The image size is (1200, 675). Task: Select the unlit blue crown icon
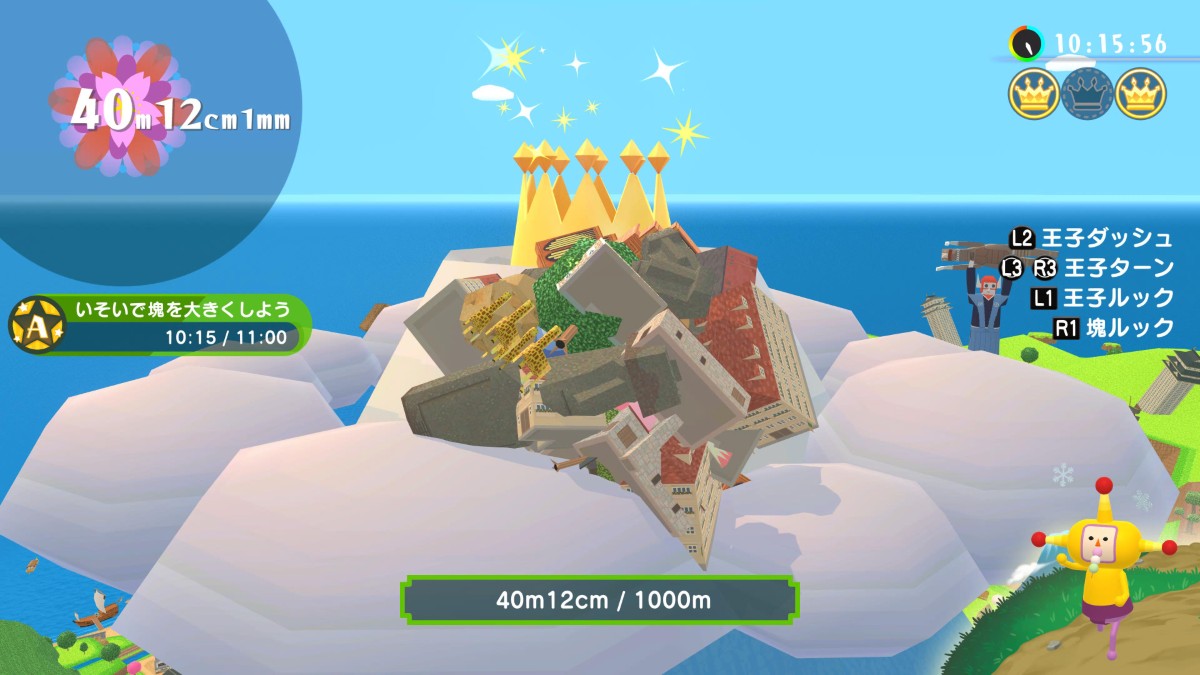point(1087,94)
